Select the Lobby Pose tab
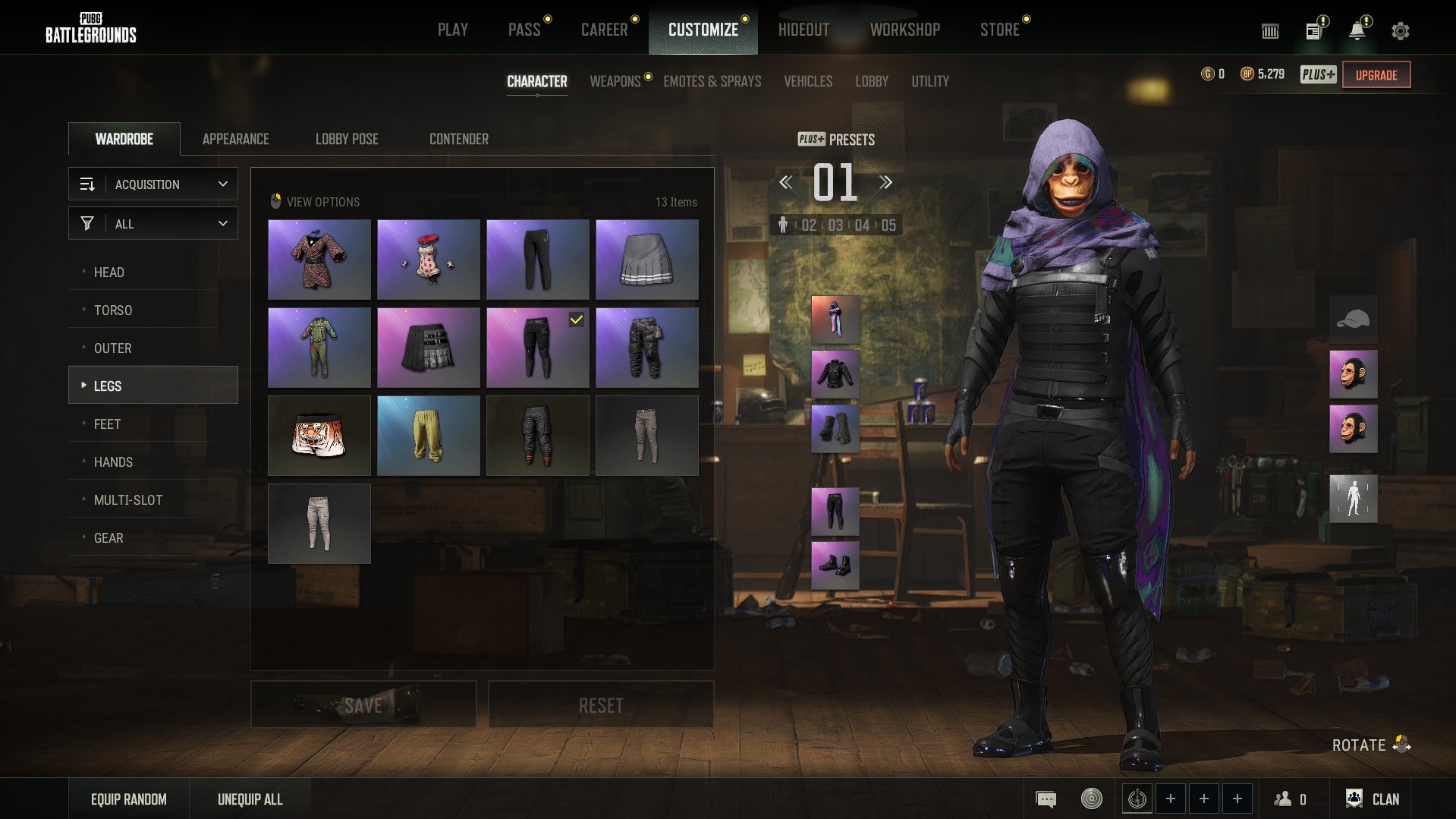This screenshot has height=819, width=1456. tap(347, 139)
